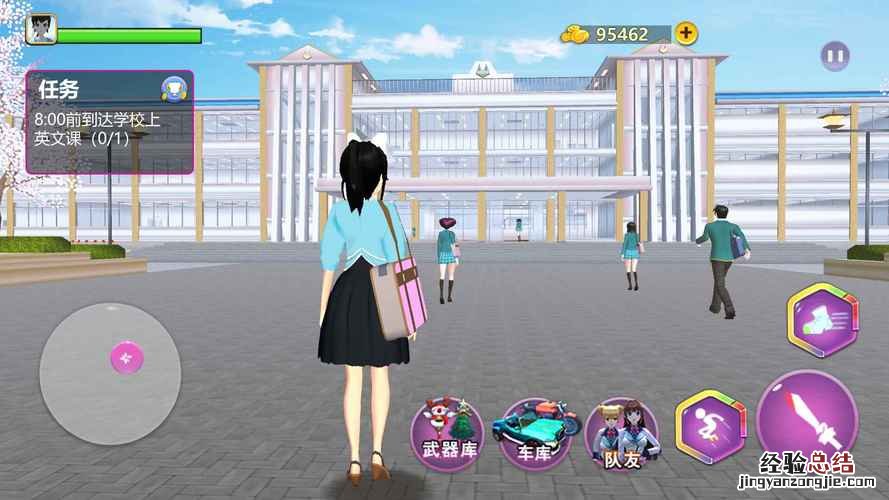Viewport: 889px width, 500px height.
Task: Open the 武器库 weapon armory
Action: (x=447, y=435)
